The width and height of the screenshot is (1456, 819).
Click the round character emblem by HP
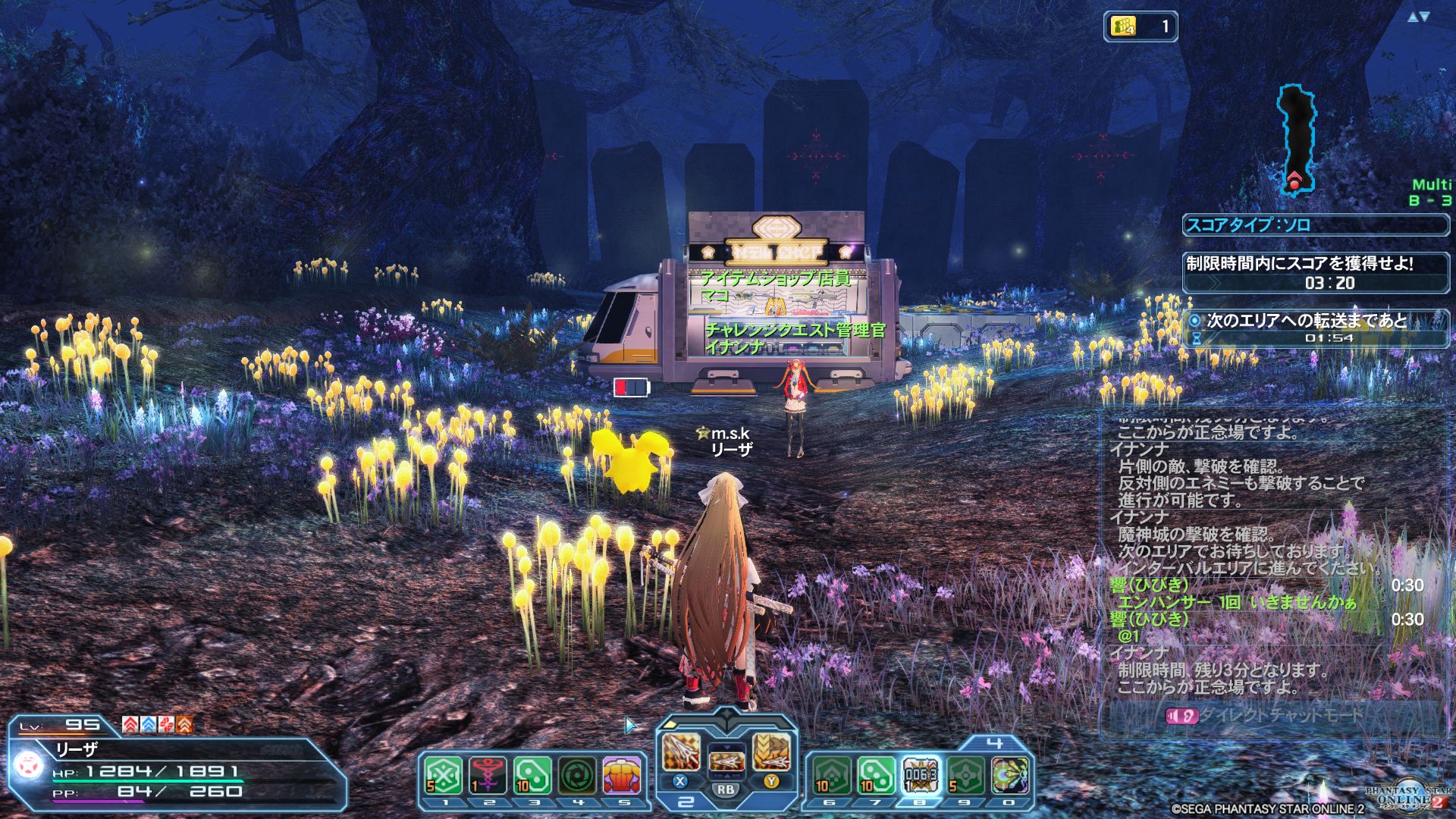coord(29,766)
